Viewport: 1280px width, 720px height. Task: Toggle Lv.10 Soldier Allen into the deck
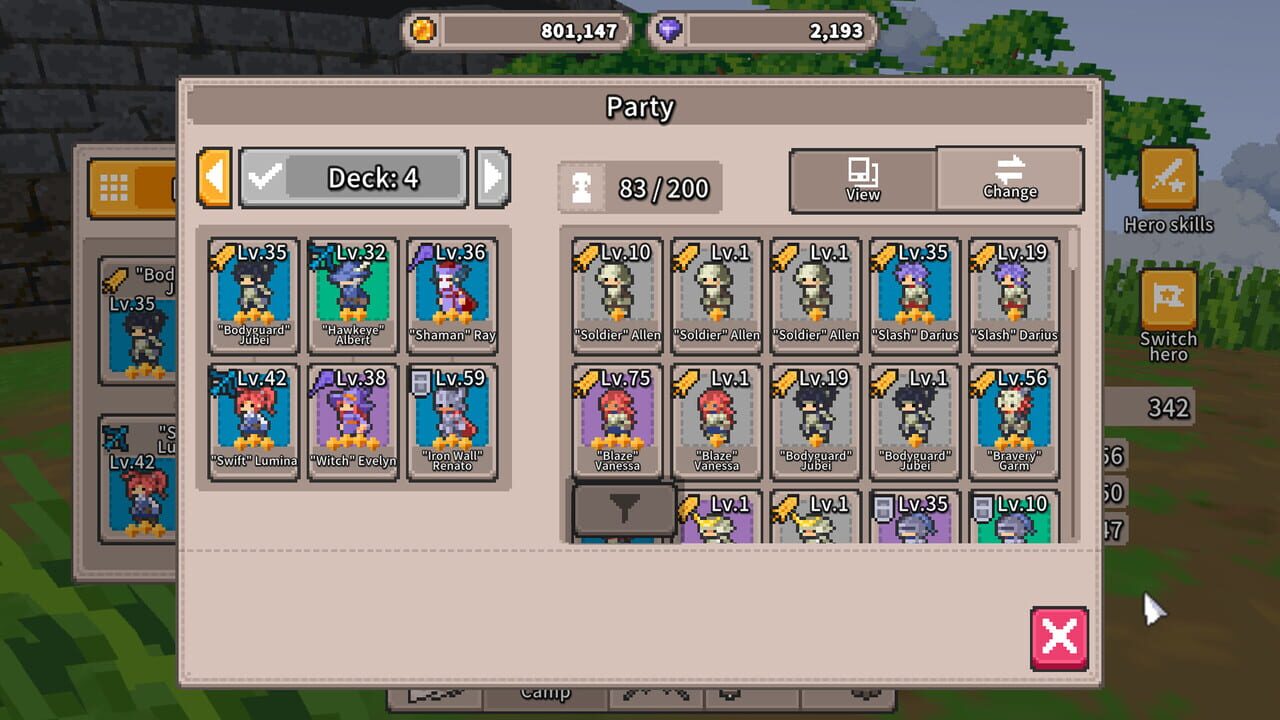coord(617,294)
